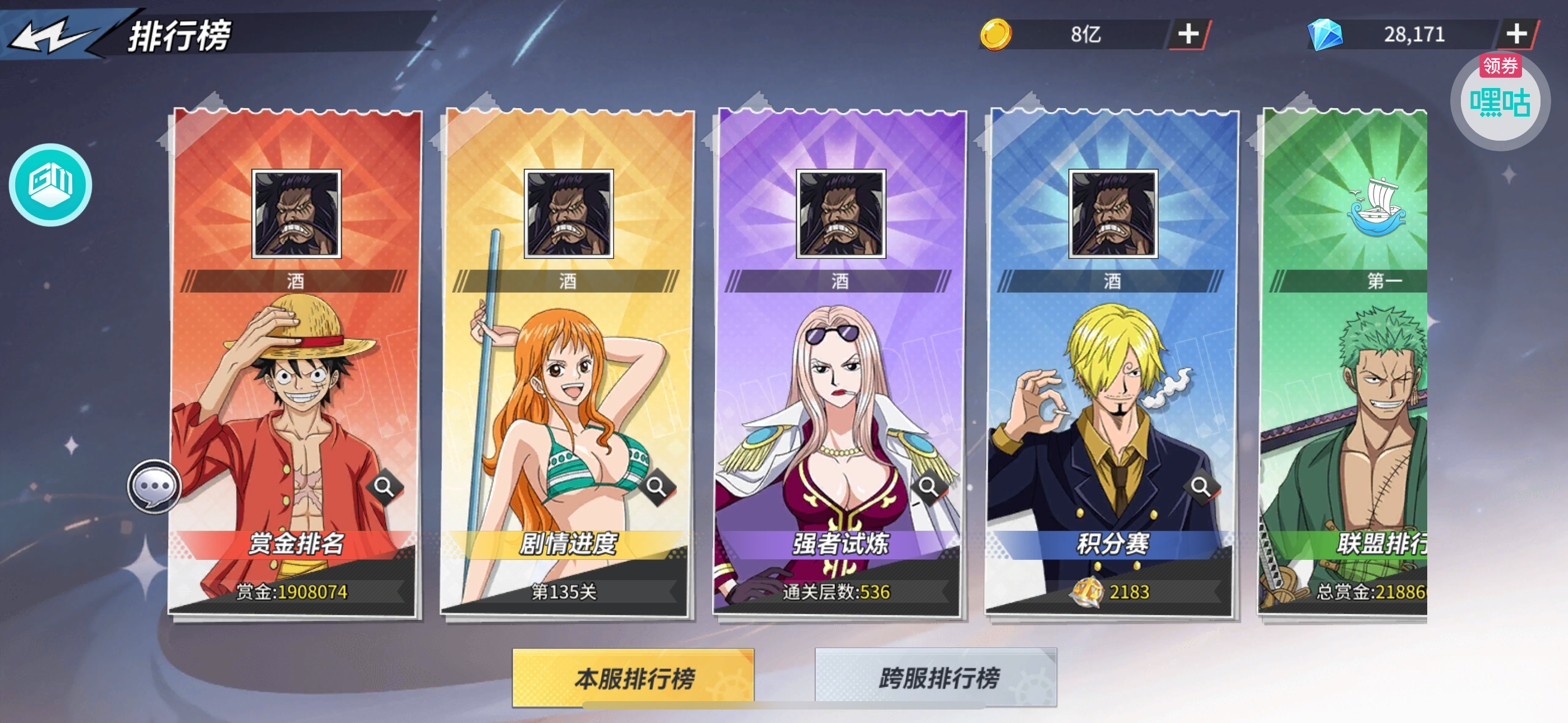
Task: Tap the magnifier on 积分赛 card
Action: click(x=1200, y=486)
